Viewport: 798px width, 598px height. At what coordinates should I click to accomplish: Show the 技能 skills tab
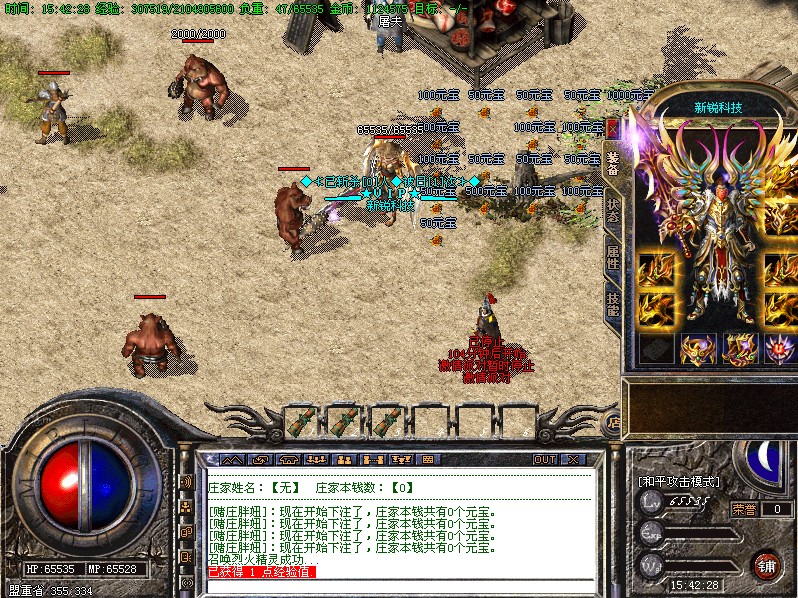pos(613,303)
